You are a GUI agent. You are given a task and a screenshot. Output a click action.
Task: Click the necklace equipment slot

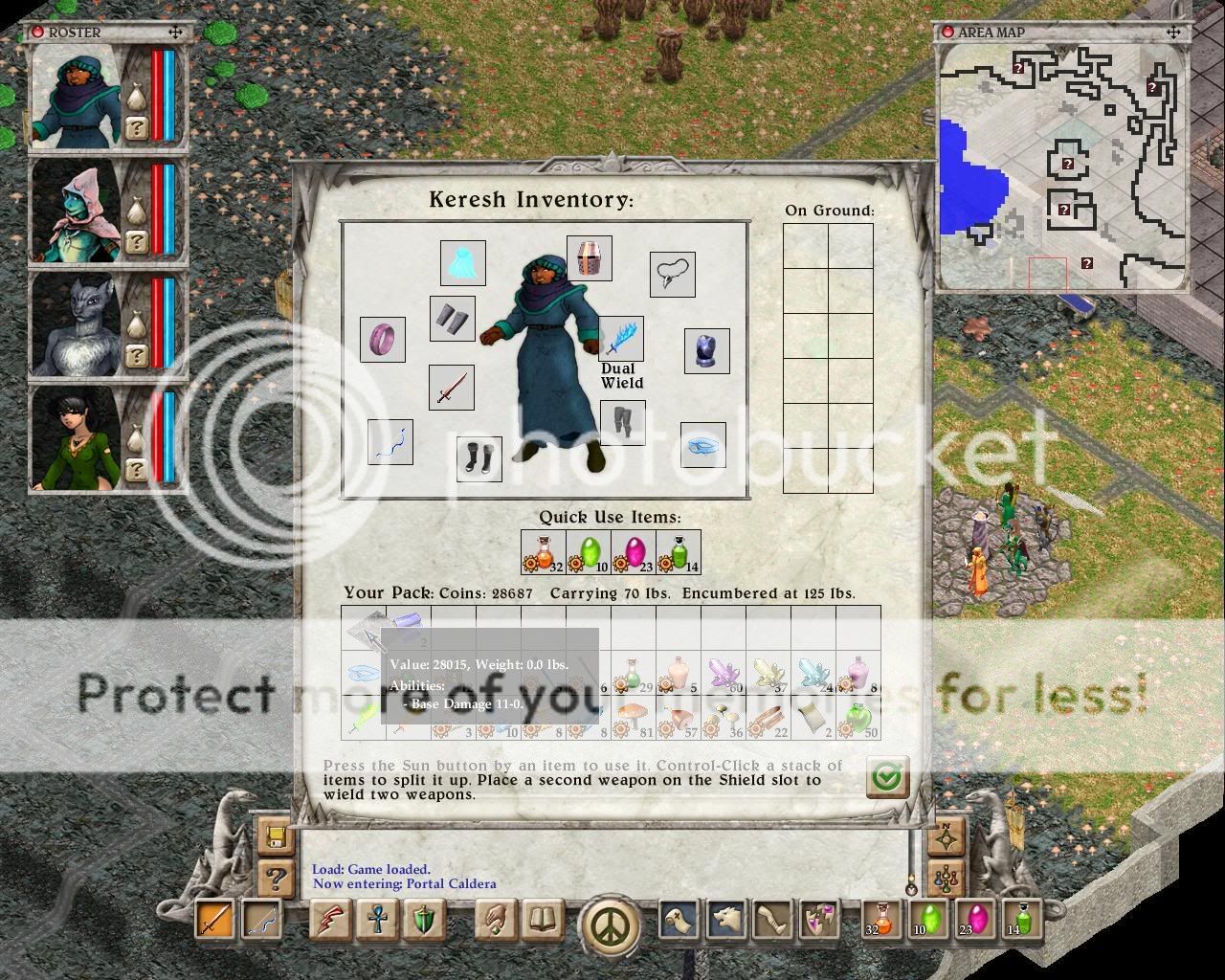672,275
